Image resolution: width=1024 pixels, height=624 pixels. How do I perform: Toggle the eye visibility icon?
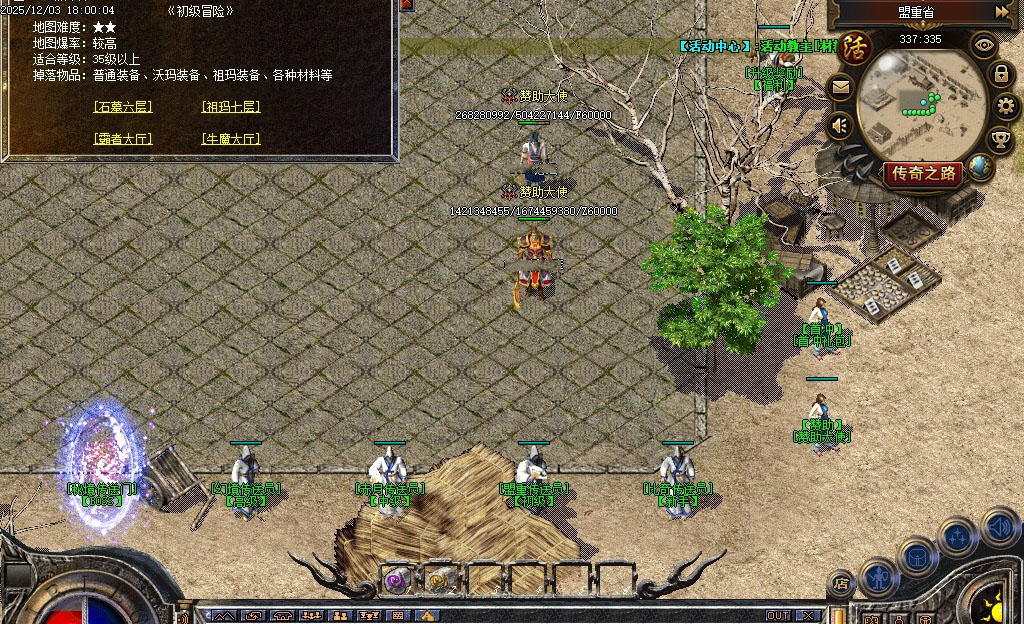coord(984,44)
